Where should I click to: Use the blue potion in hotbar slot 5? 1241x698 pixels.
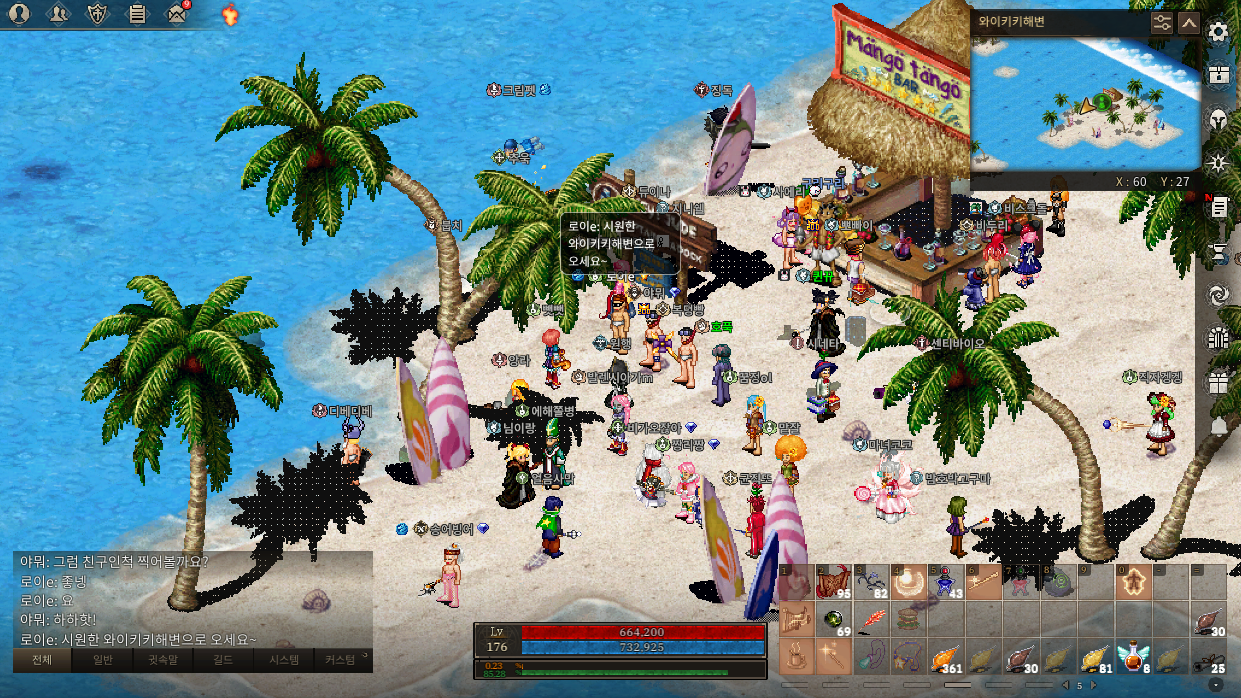pyautogui.click(x=947, y=583)
